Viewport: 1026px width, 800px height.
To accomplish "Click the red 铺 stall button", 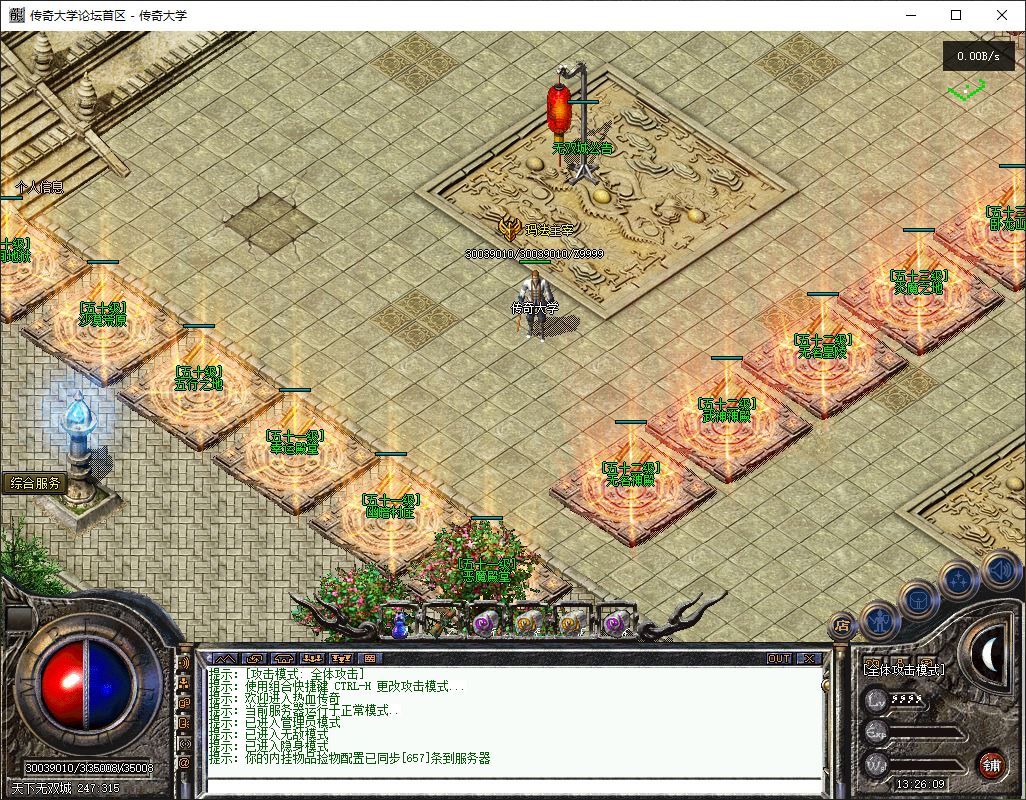I will click(992, 764).
